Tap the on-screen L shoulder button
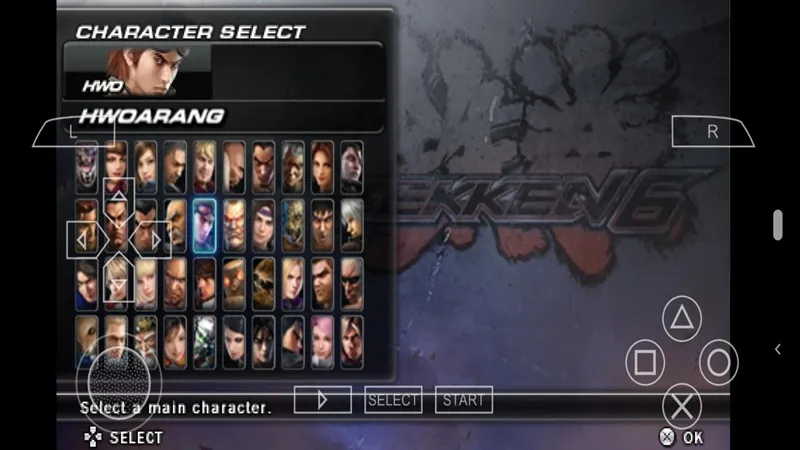The image size is (800, 450). [73, 130]
